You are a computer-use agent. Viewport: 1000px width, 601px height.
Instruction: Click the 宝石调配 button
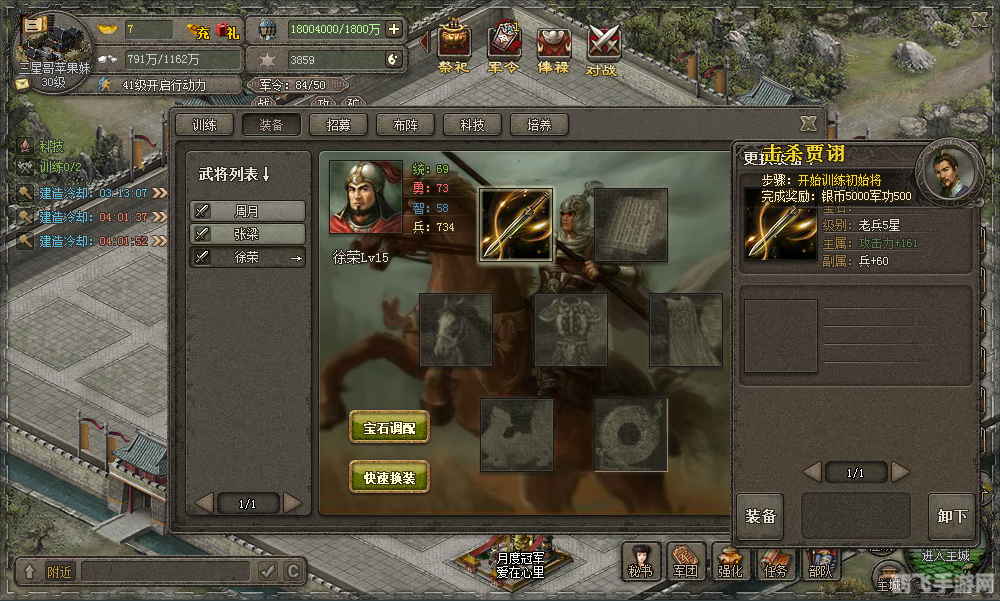coord(389,428)
